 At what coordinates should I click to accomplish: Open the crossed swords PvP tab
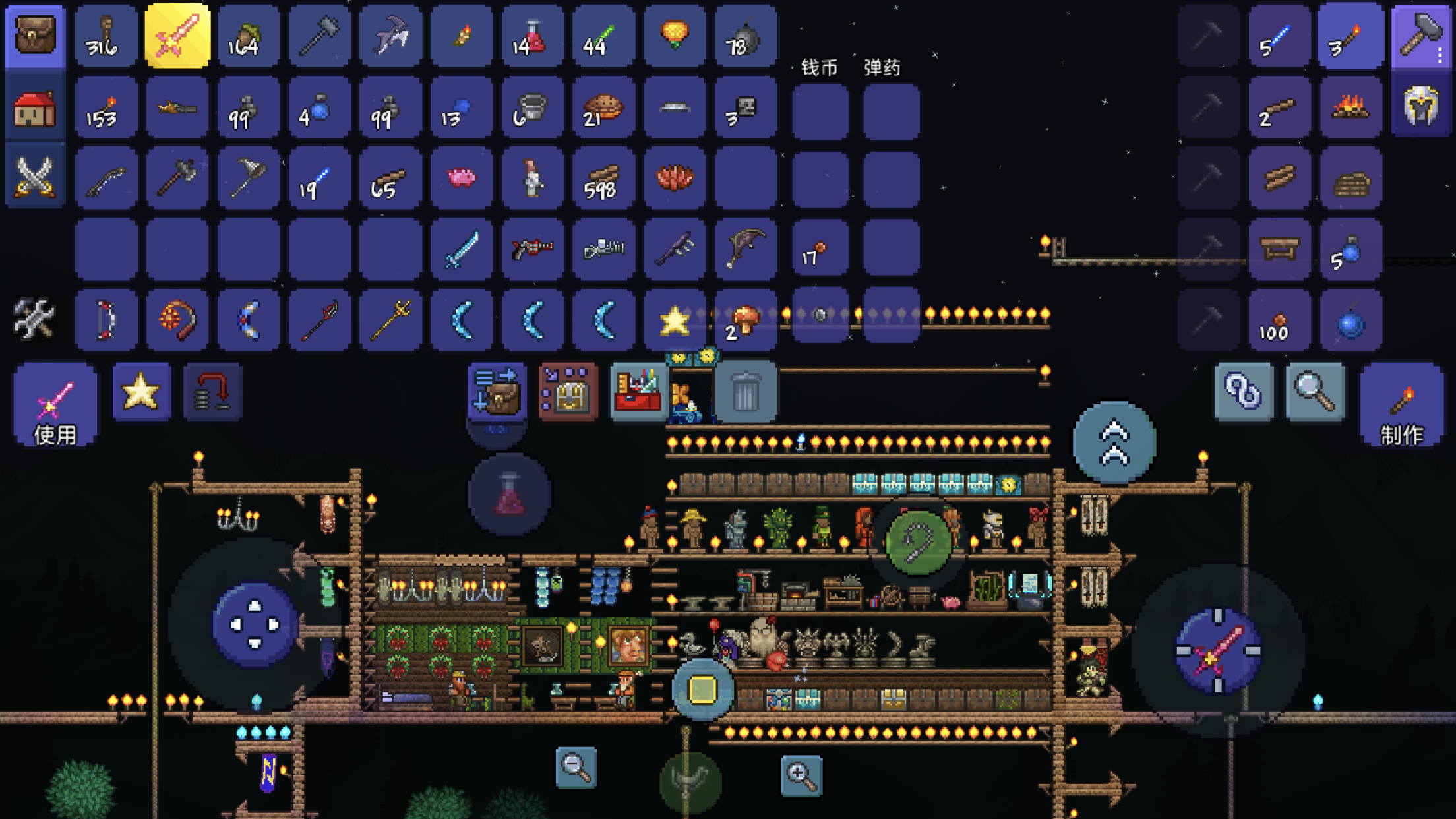35,177
